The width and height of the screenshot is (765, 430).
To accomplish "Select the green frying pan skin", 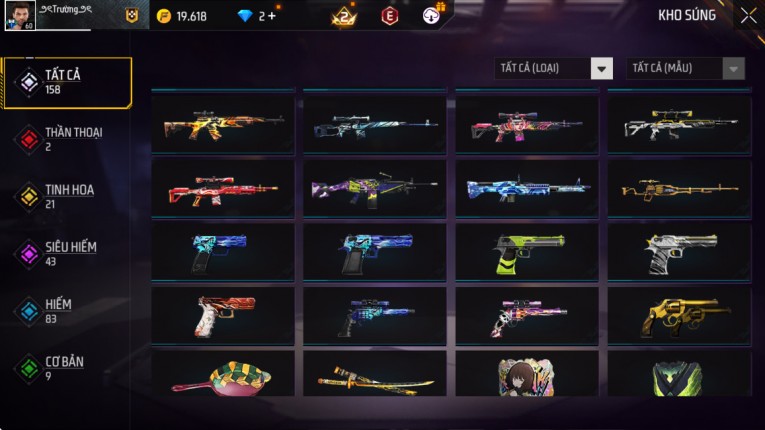I will (x=222, y=378).
